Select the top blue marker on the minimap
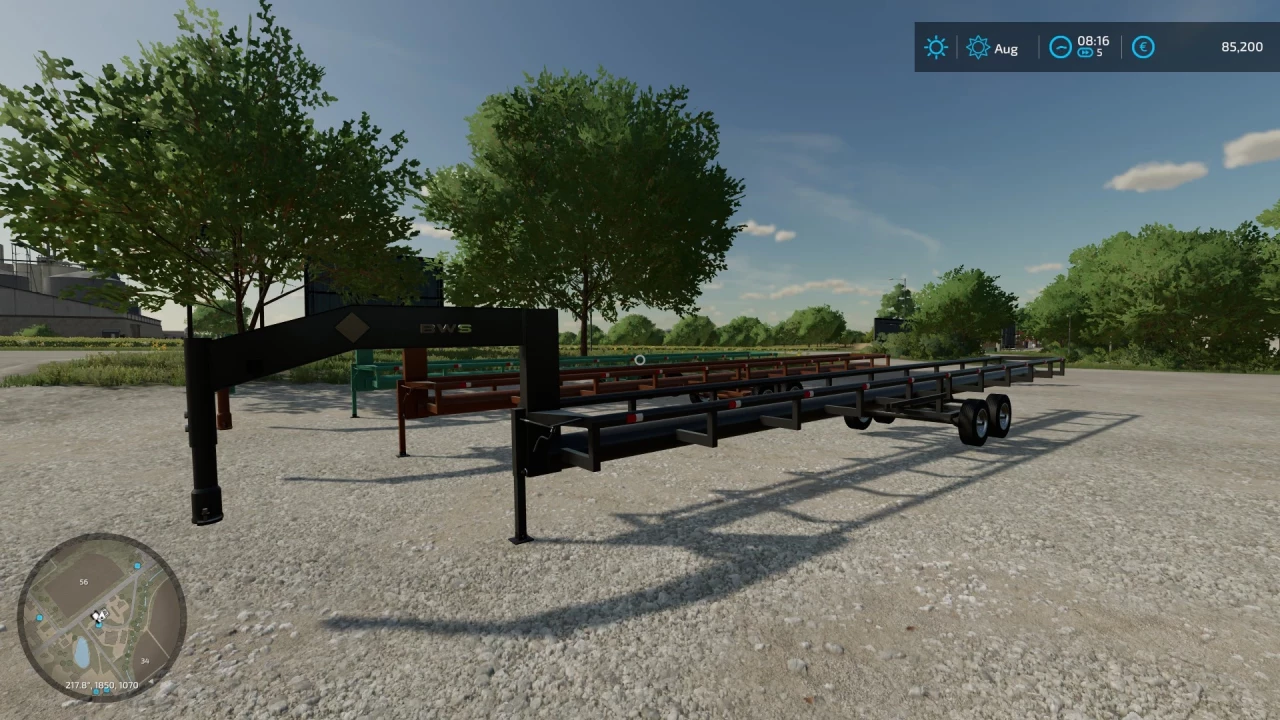This screenshot has width=1280, height=720. coord(136,566)
